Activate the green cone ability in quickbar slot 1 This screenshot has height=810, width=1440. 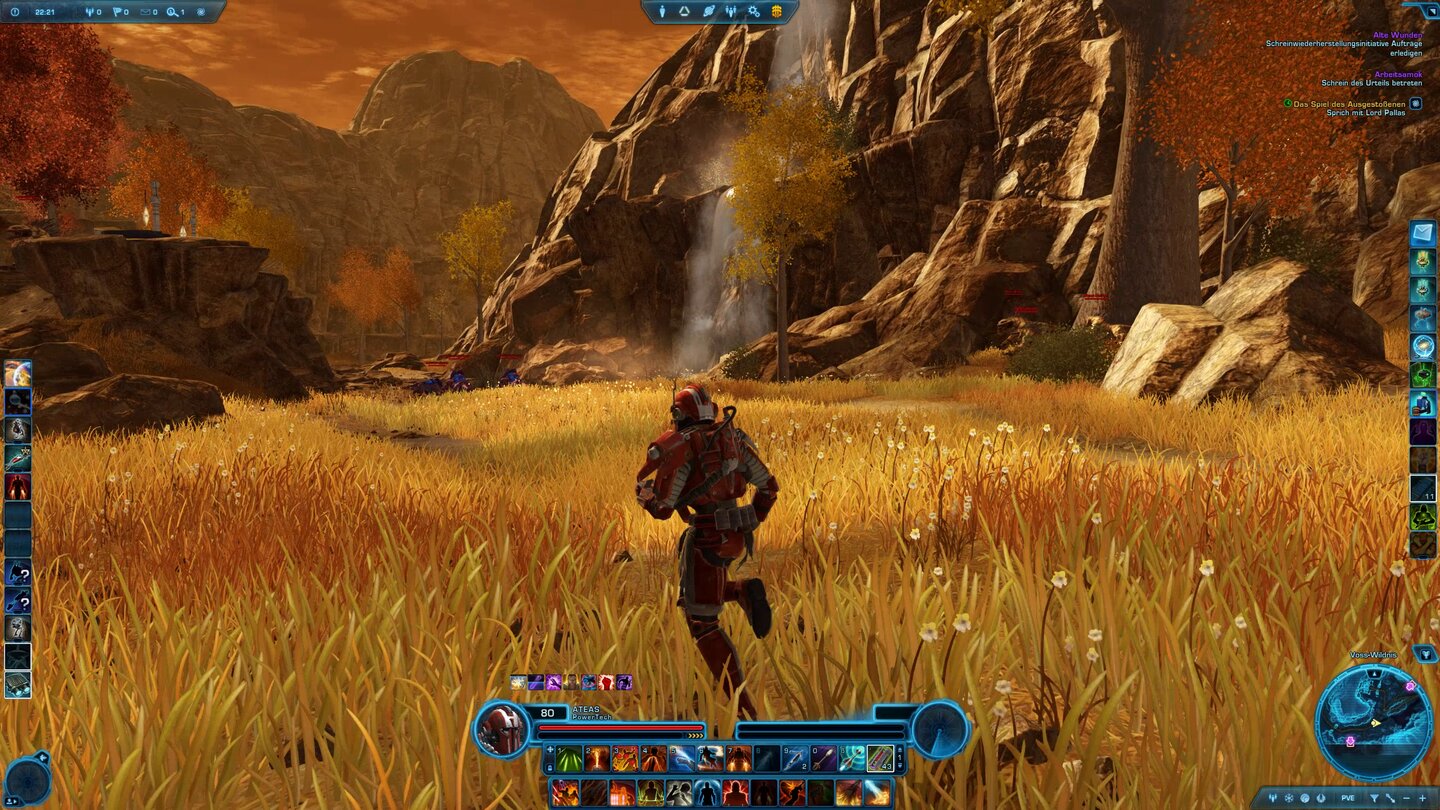567,757
